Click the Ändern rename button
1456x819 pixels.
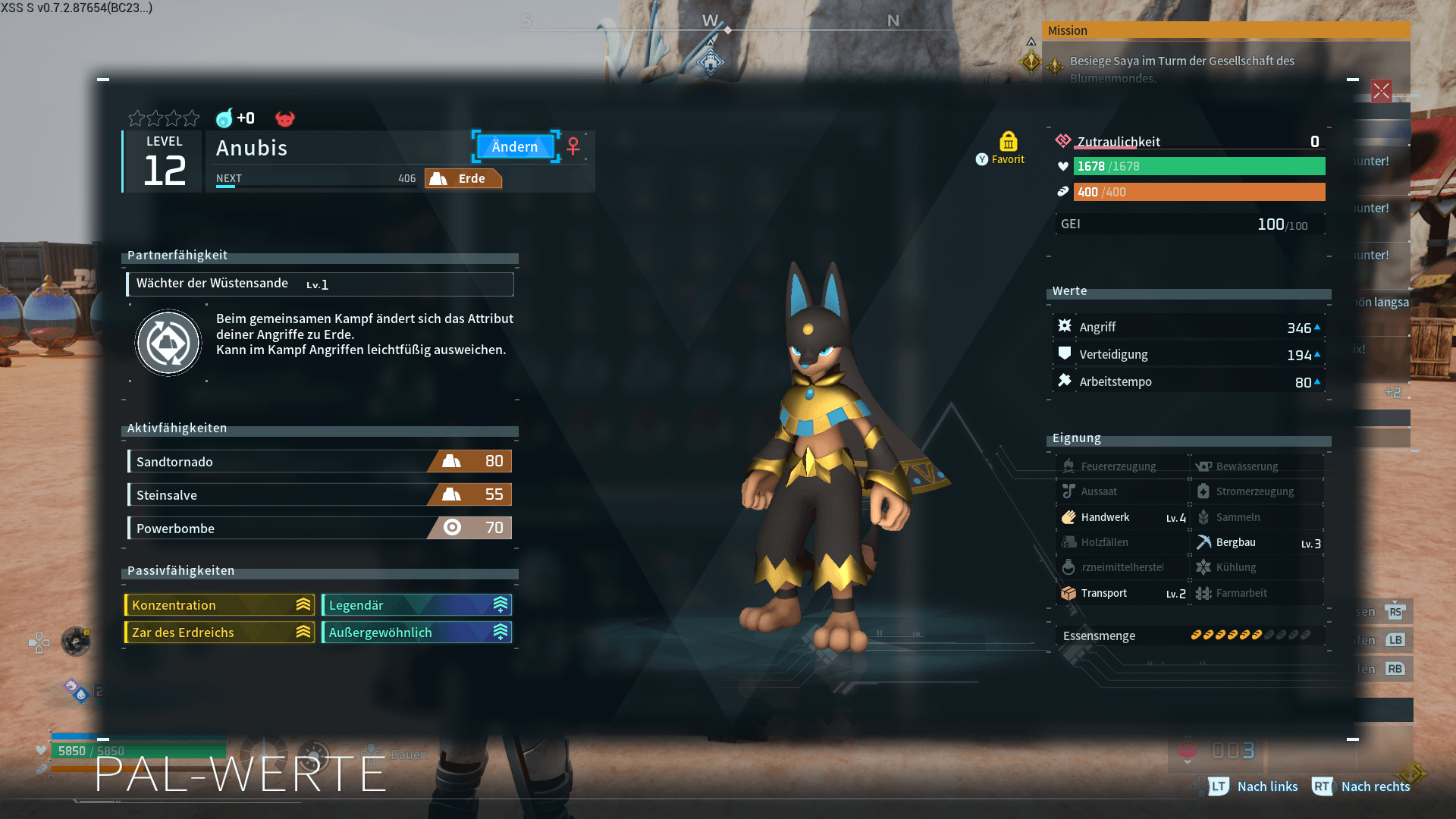point(515,146)
